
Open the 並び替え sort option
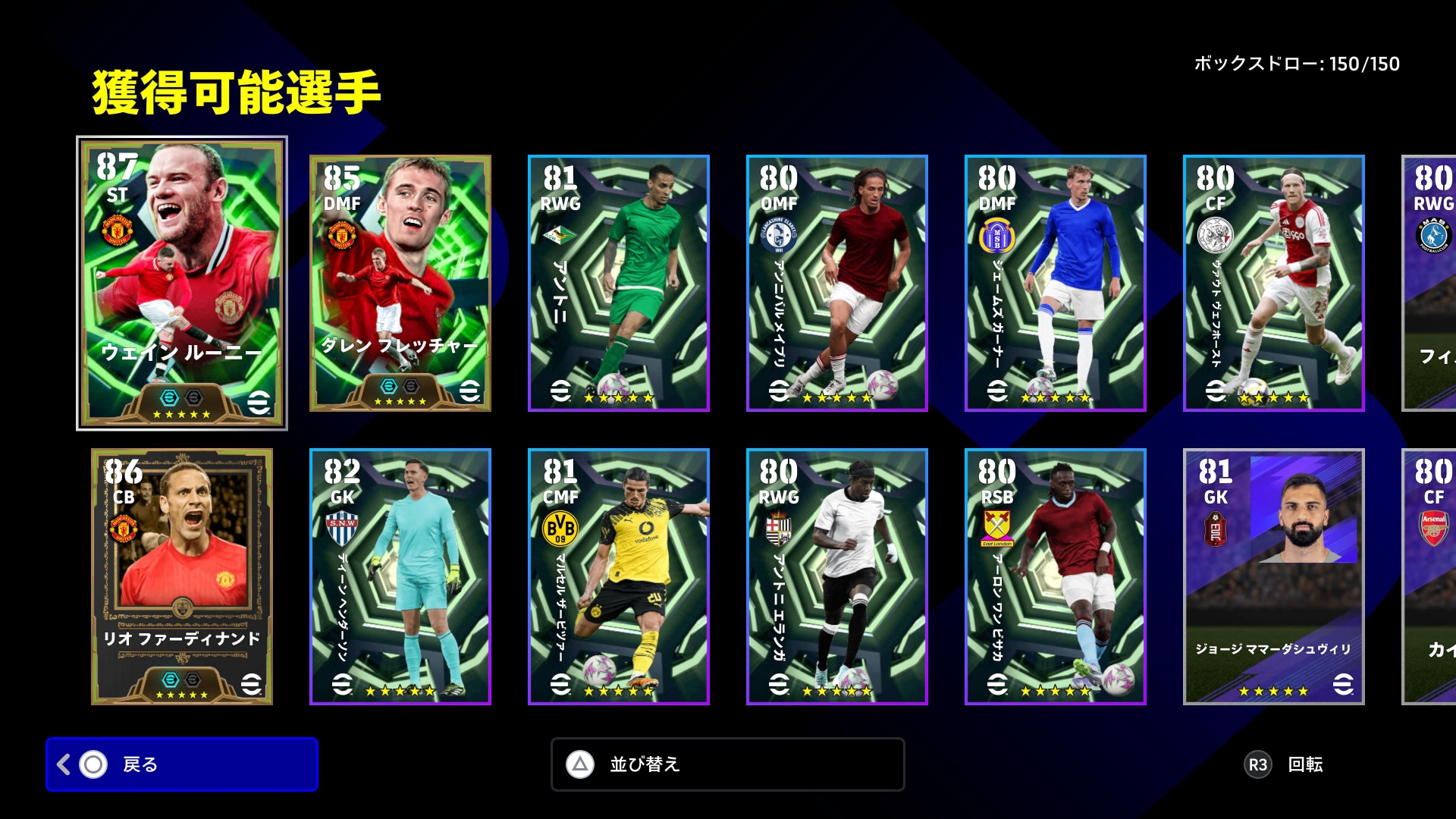pyautogui.click(x=727, y=764)
